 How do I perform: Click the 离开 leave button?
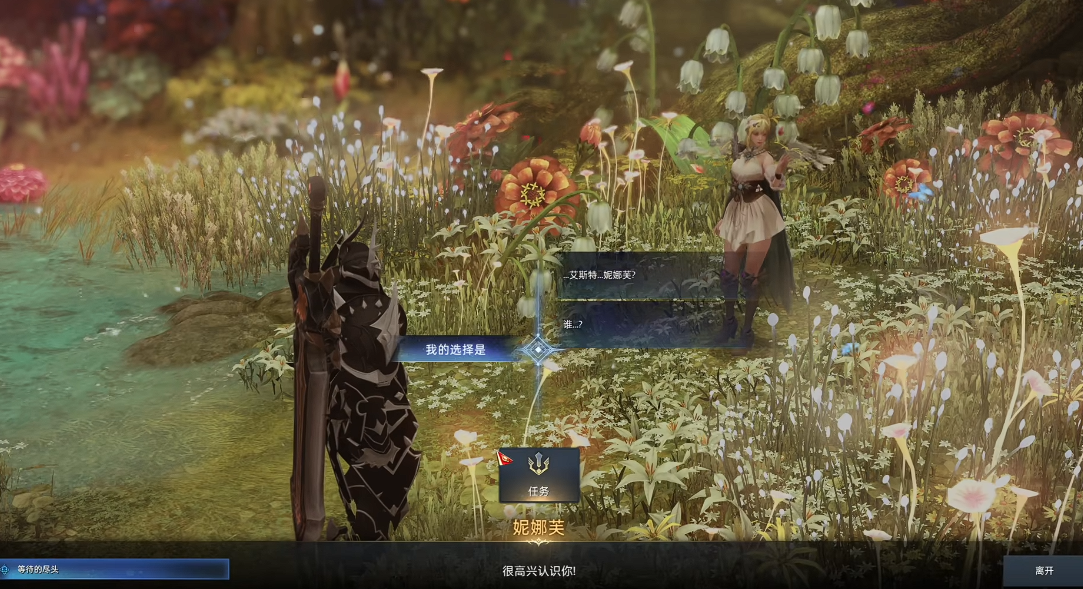1043,570
